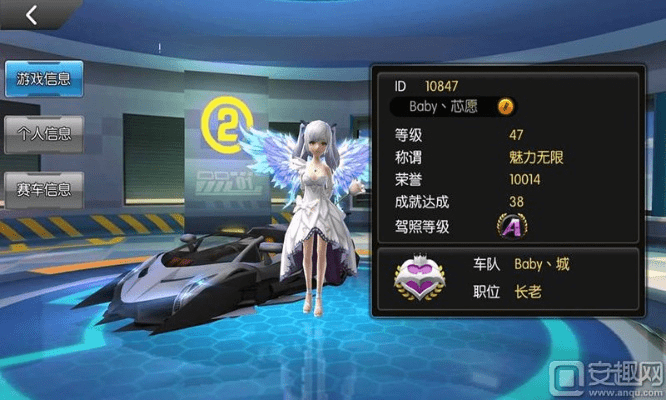
Task: Select the Baby、芯愿 player name field
Action: point(444,106)
